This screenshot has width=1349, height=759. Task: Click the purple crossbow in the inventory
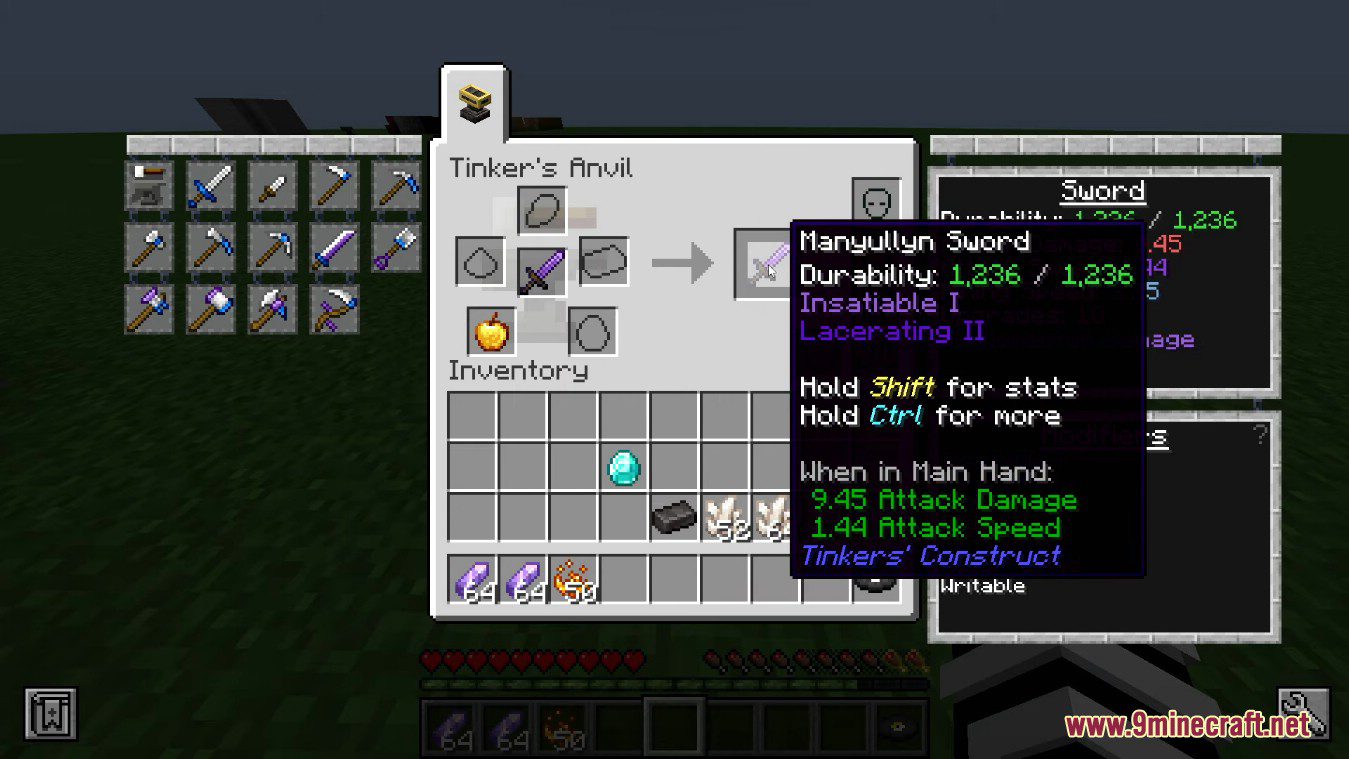click(x=333, y=310)
